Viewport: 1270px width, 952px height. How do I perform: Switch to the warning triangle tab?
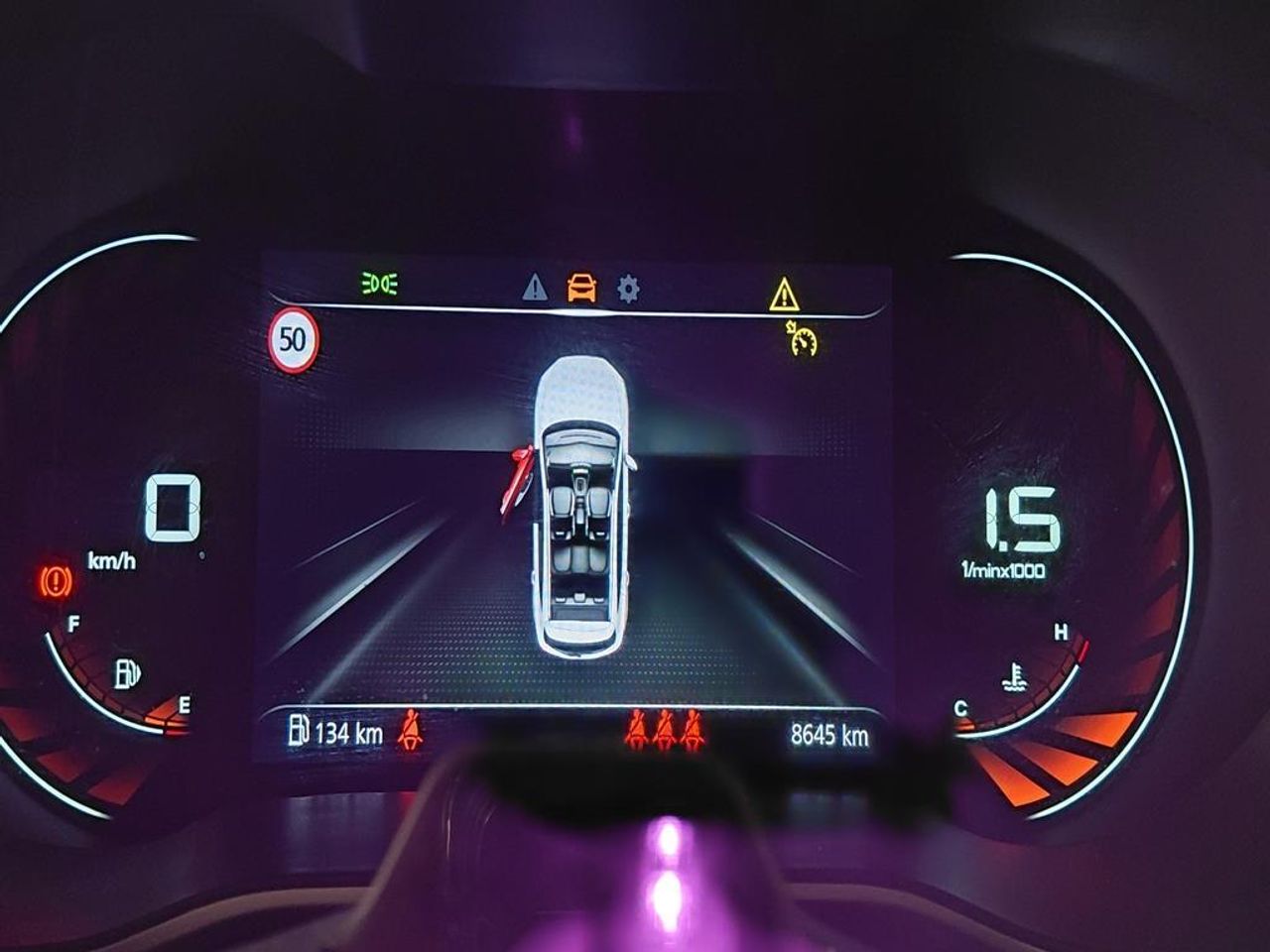point(535,289)
